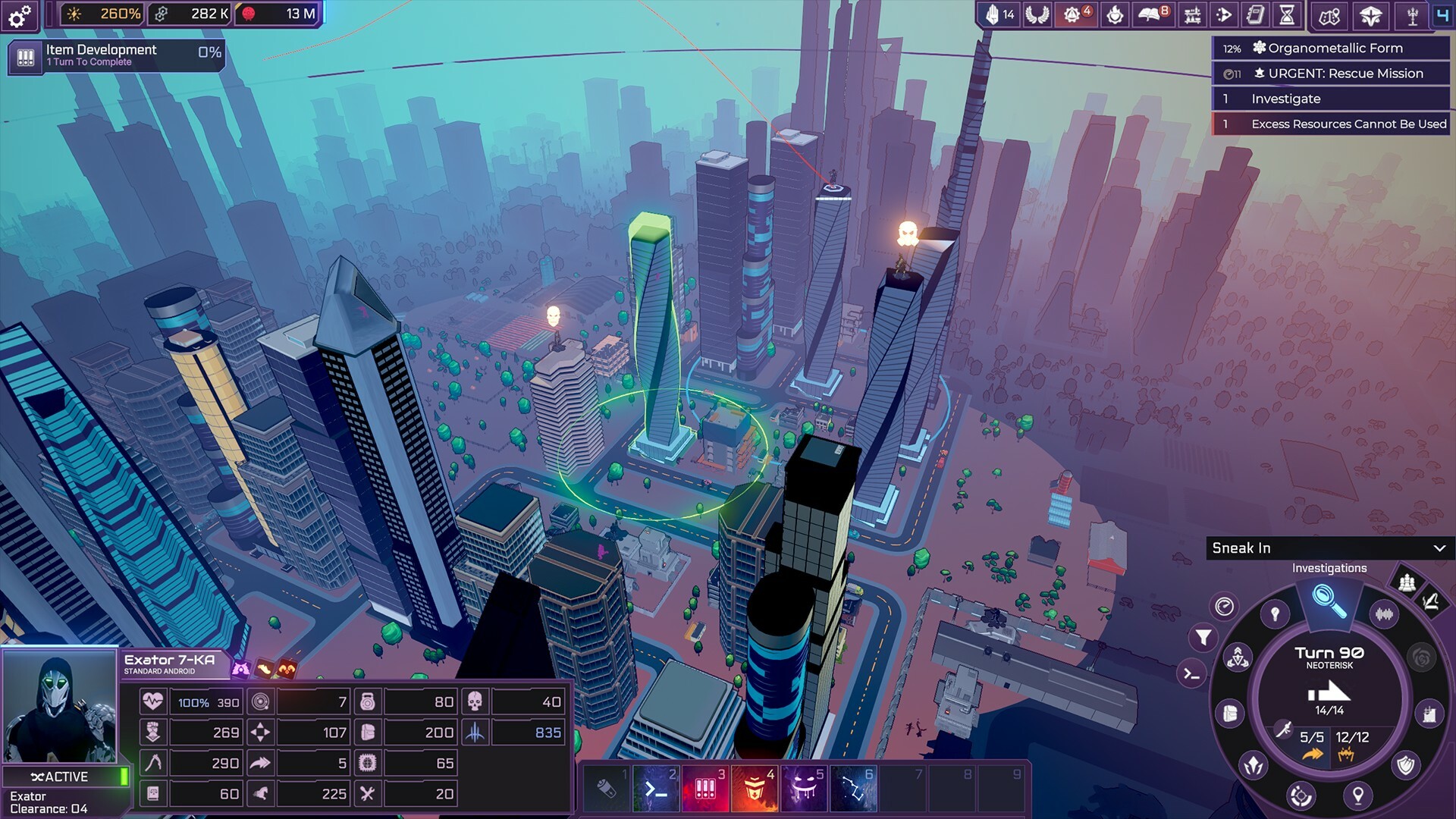Image resolution: width=1456 pixels, height=819 pixels.
Task: Click the laurel wreath icon in top toolbar
Action: (1036, 14)
